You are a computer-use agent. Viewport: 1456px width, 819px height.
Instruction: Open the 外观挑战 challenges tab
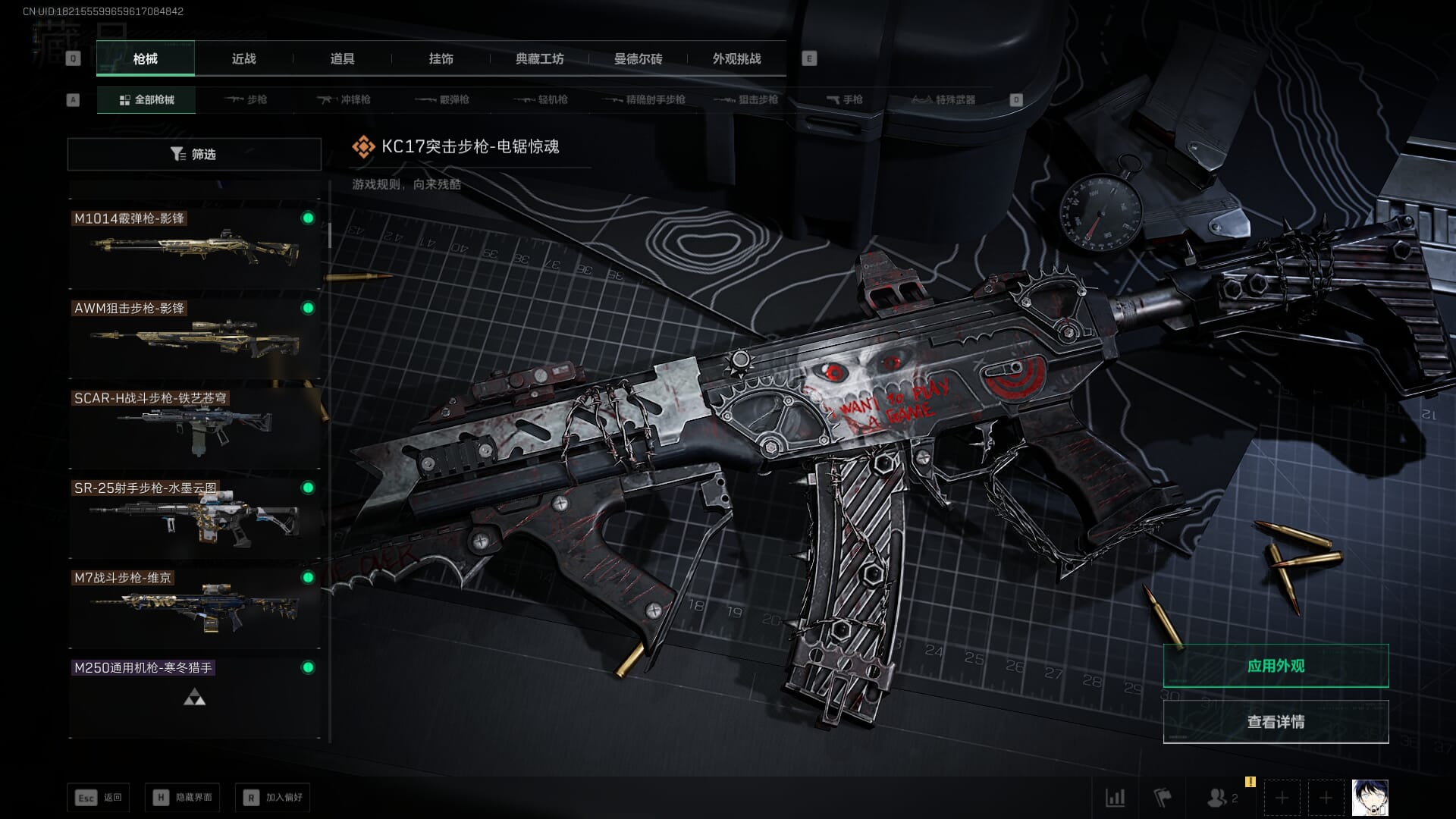[x=736, y=58]
